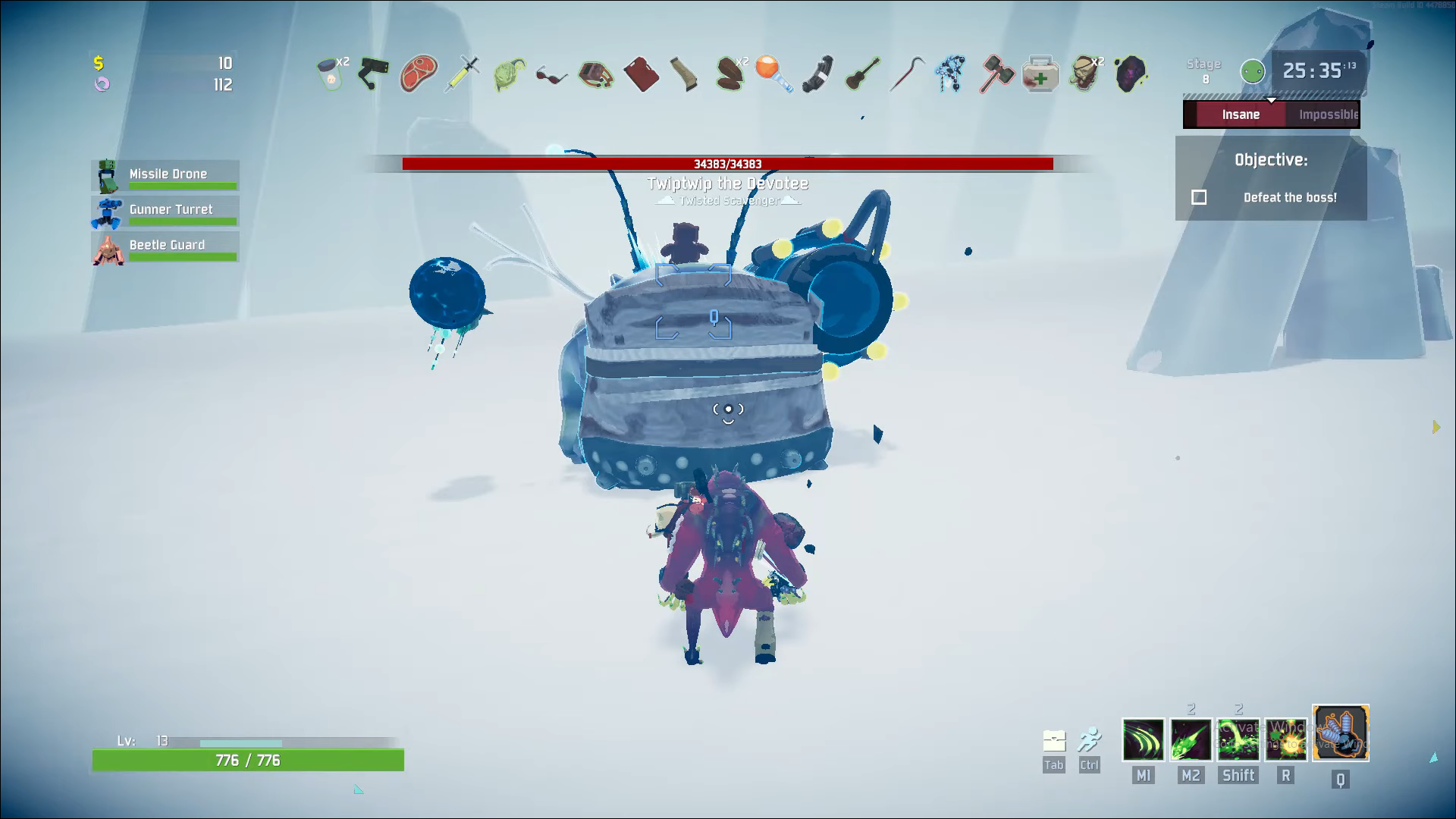
Task: Select the dark purple rock item
Action: tap(1130, 74)
